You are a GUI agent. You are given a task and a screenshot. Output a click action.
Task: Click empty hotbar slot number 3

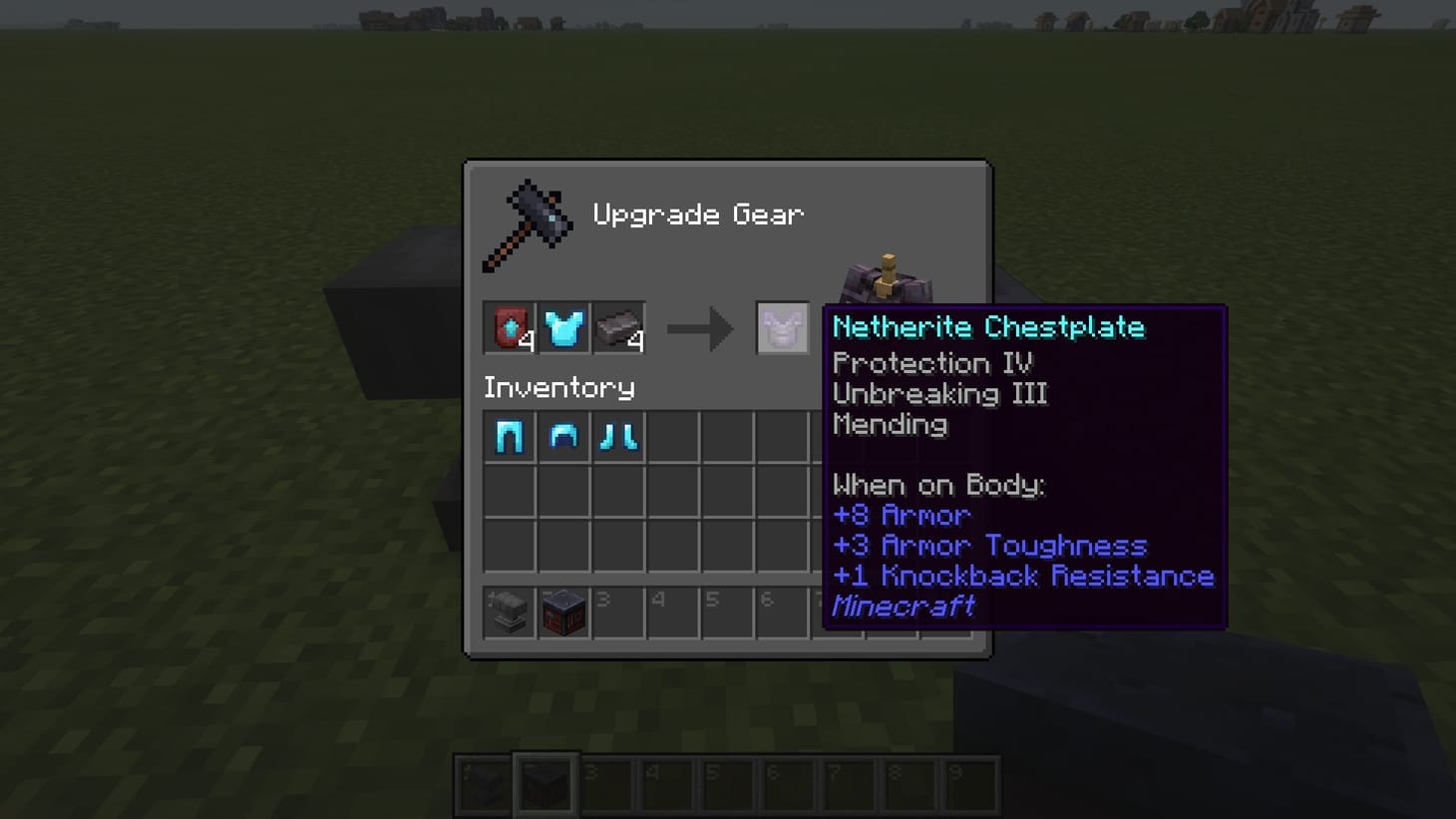[x=619, y=612]
